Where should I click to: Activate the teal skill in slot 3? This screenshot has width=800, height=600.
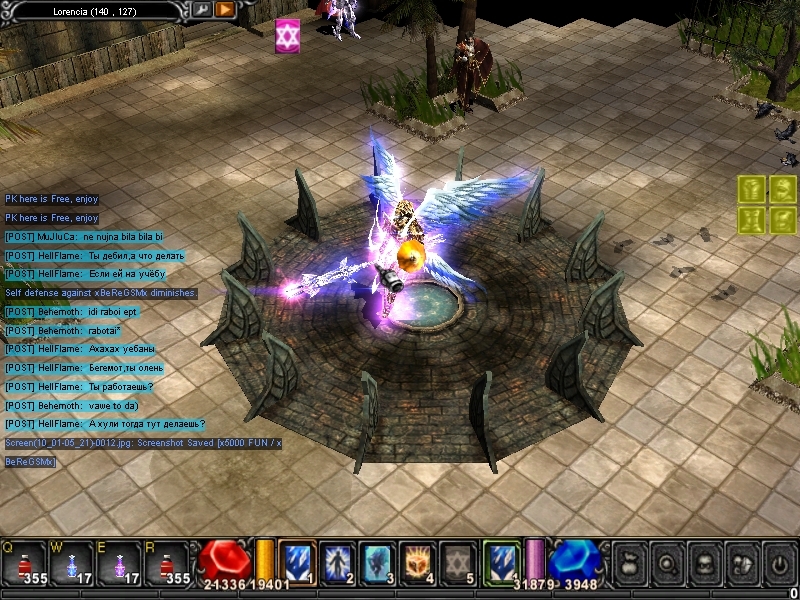[378, 562]
